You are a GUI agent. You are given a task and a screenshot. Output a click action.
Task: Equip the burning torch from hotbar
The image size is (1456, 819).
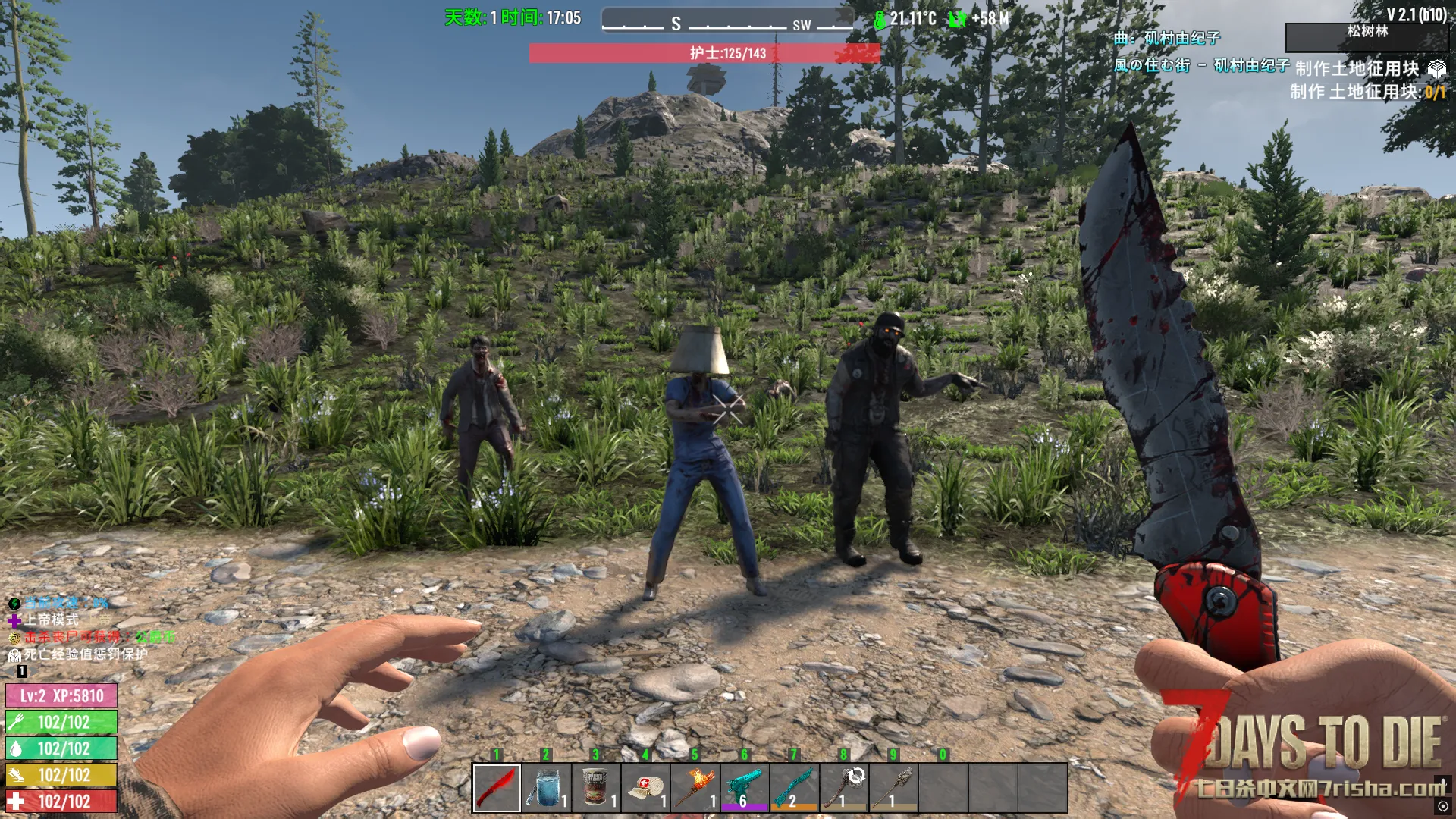(695, 788)
